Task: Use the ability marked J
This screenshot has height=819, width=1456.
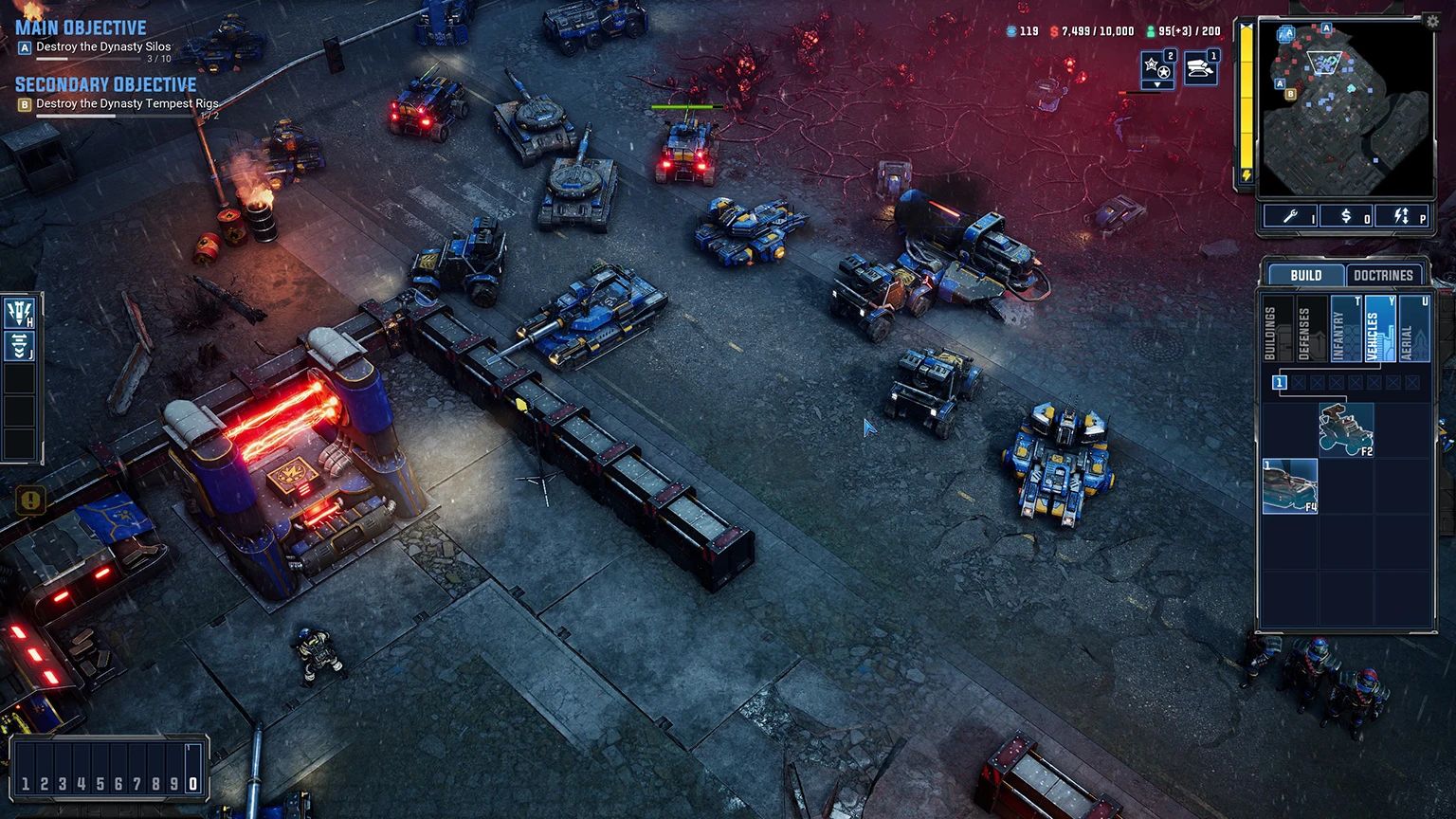Action: (19, 345)
